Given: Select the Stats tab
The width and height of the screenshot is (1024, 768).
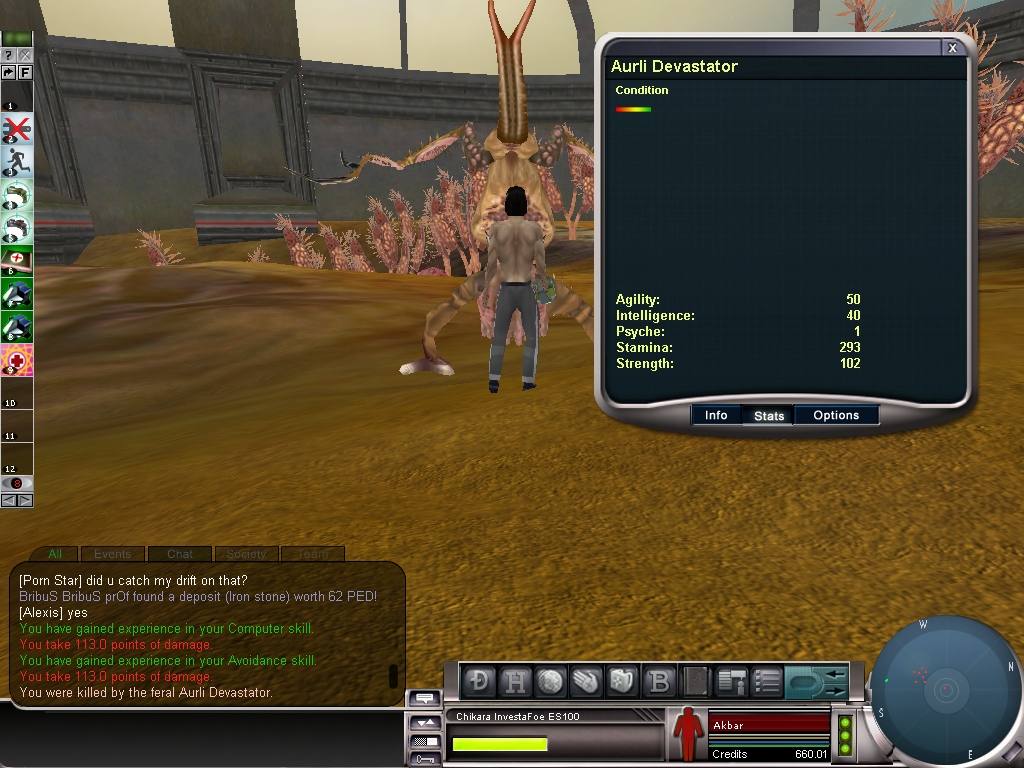Looking at the screenshot, I should click(x=768, y=416).
